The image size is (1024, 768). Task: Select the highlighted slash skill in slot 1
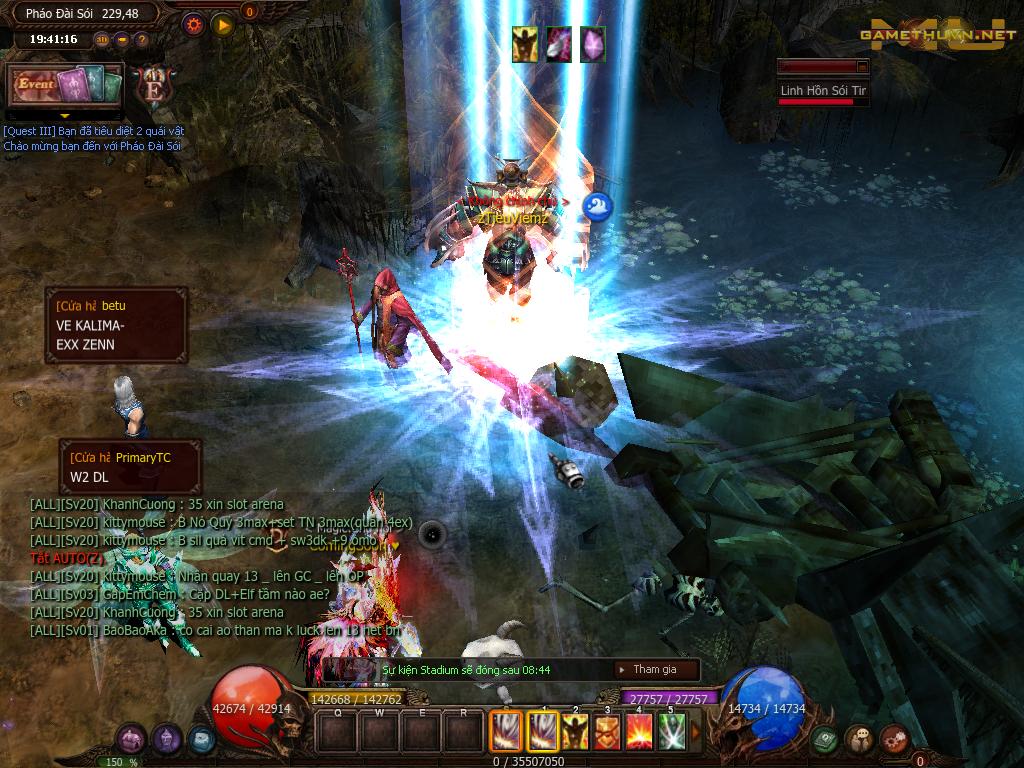(542, 732)
